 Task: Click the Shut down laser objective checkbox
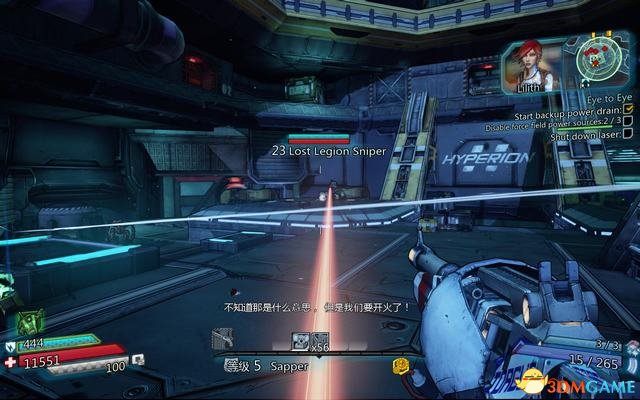coord(628,135)
